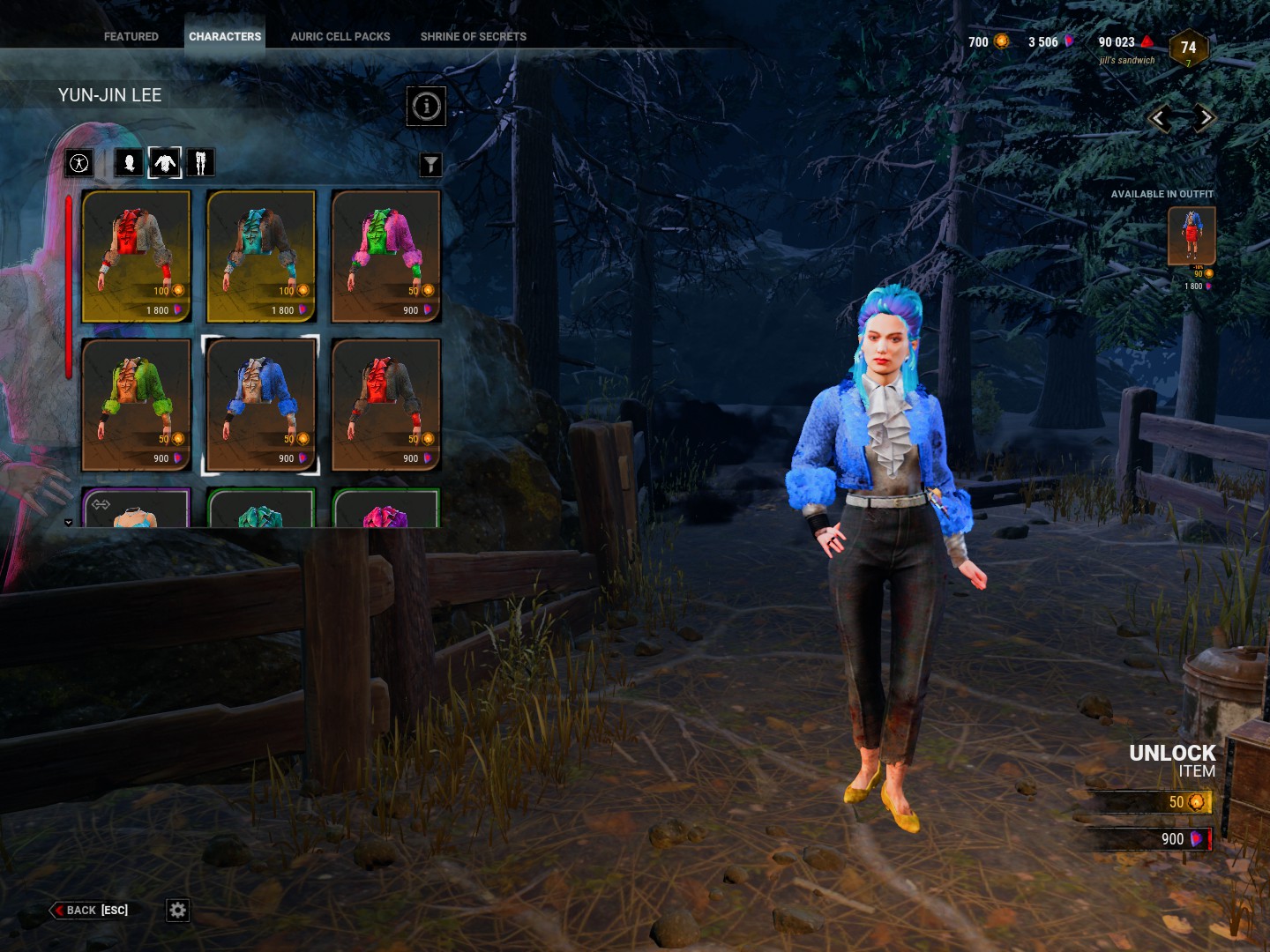The height and width of the screenshot is (952, 1270).
Task: Pick the pink and green jacket
Action: 385,256
